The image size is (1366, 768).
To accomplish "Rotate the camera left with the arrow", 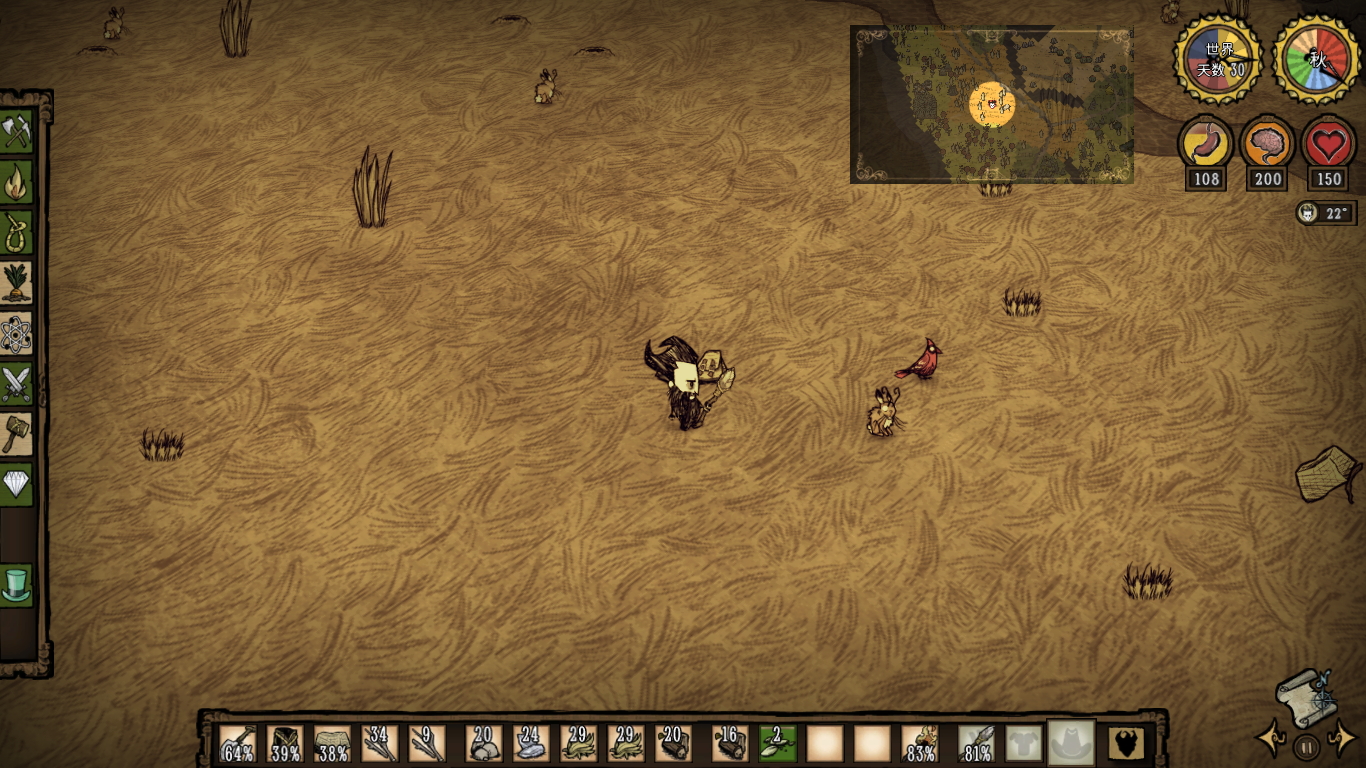I will [x=1272, y=739].
